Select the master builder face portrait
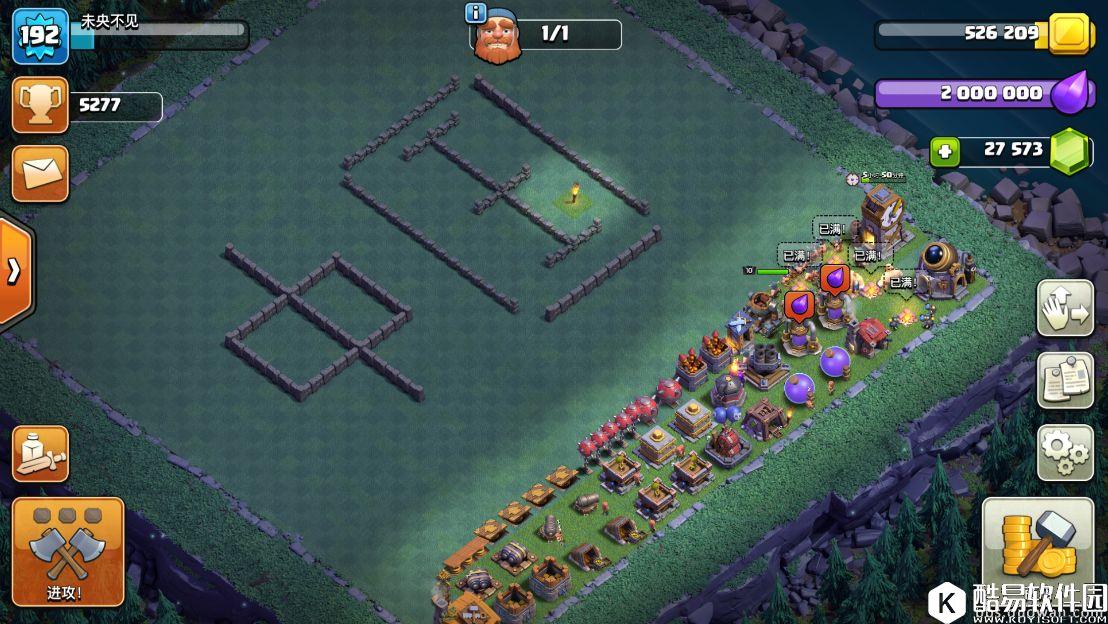Image resolution: width=1108 pixels, height=624 pixels. (497, 40)
